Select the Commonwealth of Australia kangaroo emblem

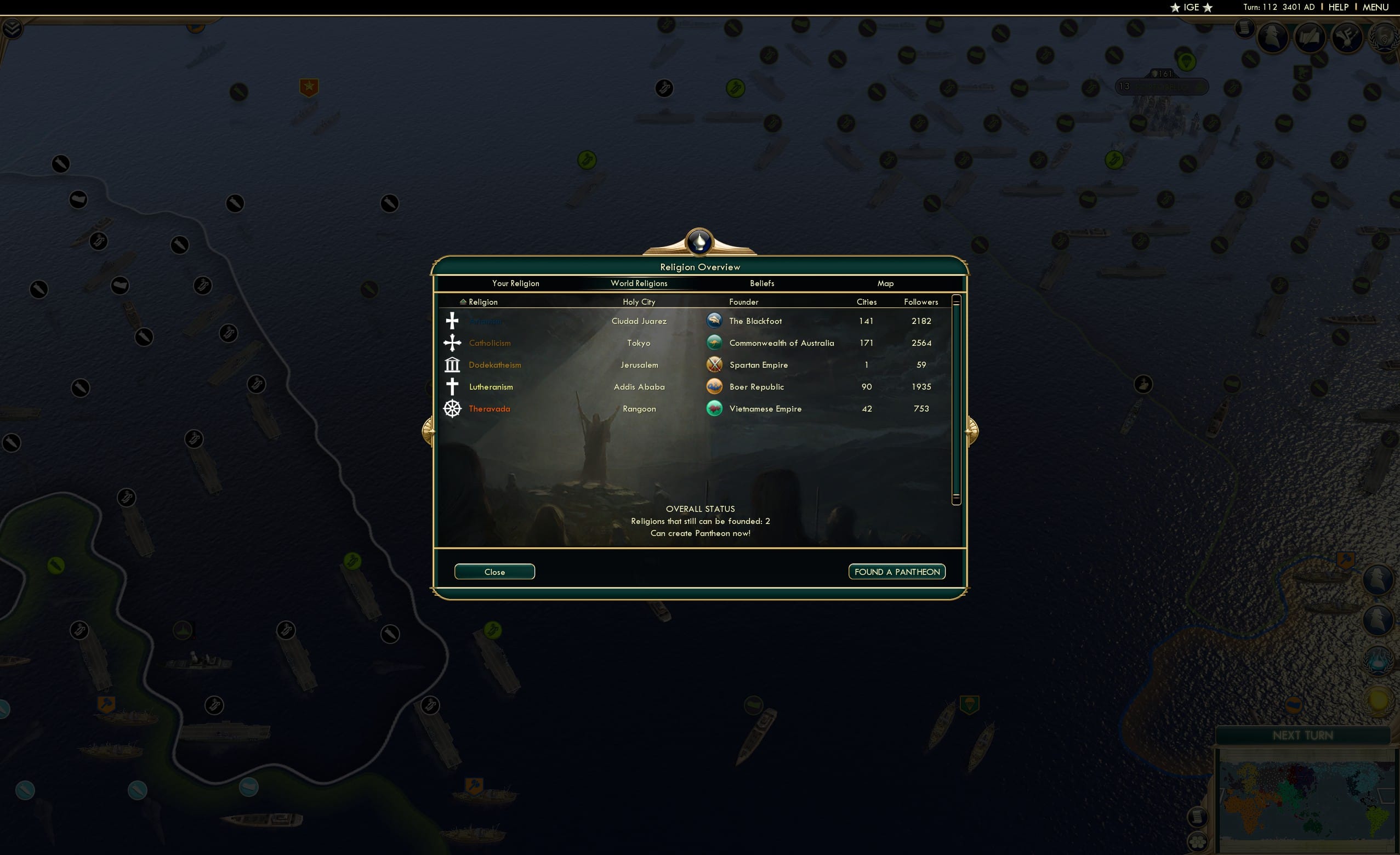pyautogui.click(x=715, y=343)
